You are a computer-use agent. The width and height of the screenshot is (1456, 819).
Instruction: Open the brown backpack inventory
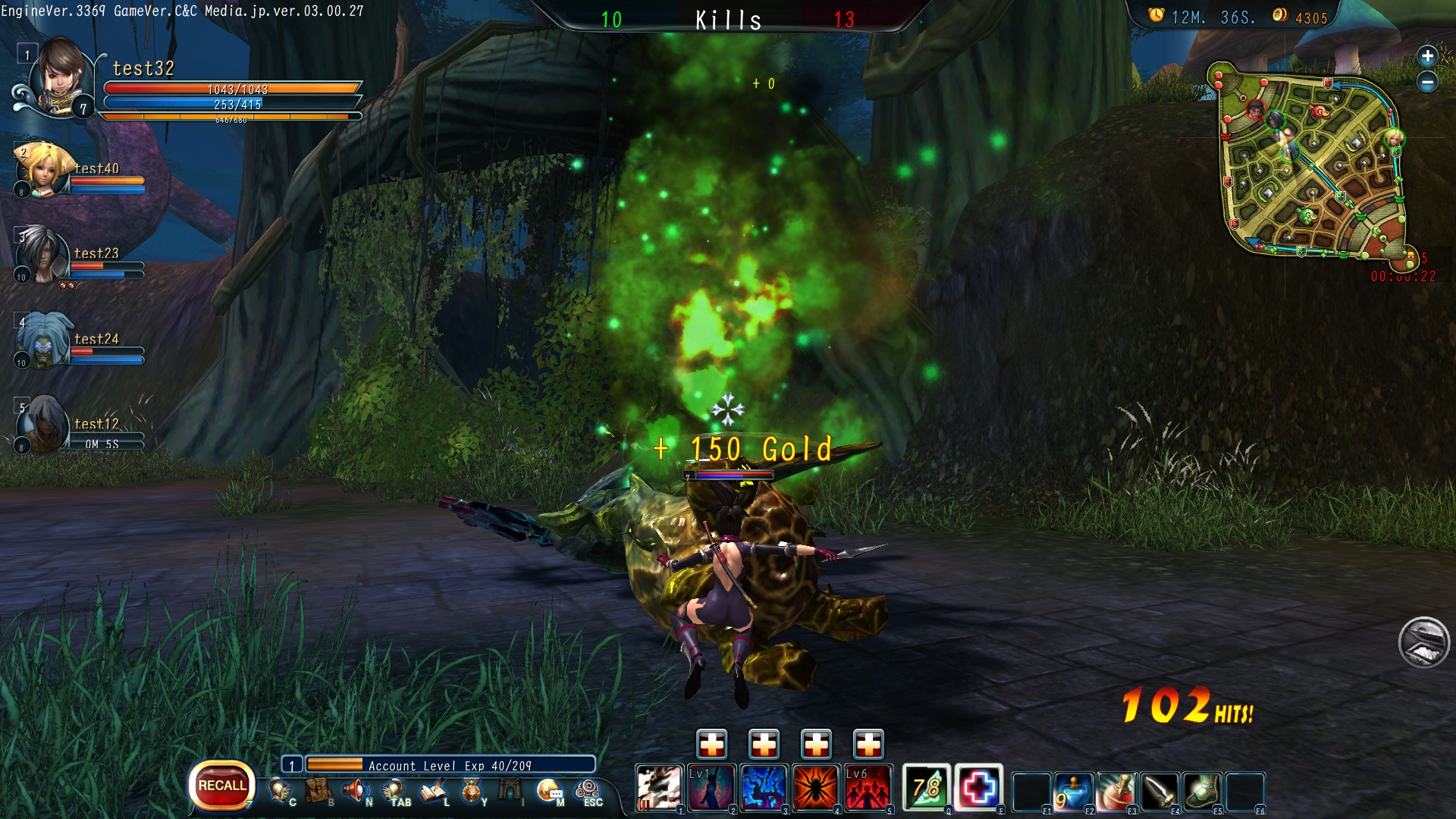point(318,791)
